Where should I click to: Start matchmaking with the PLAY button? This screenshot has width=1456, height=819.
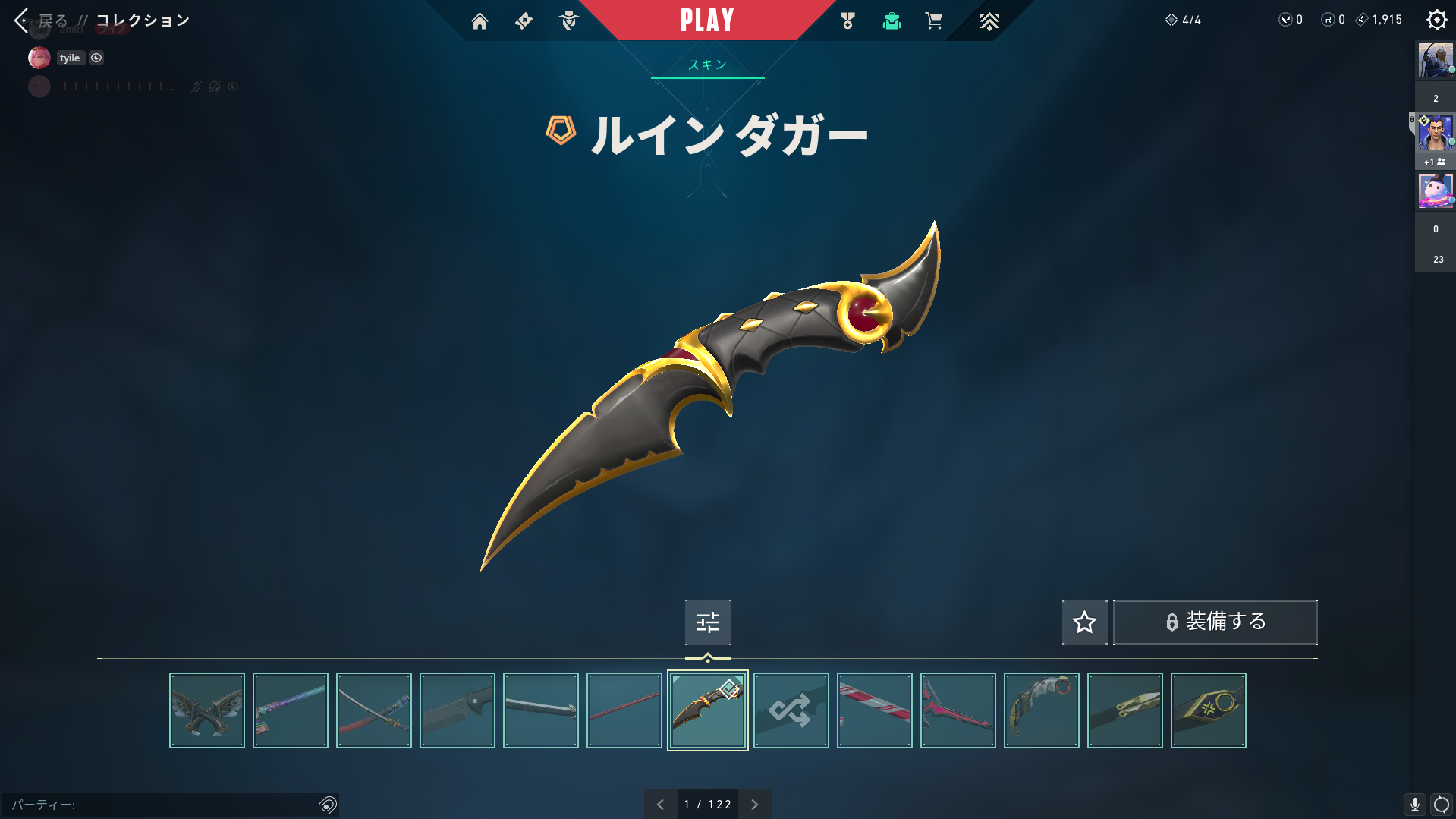[x=707, y=20]
